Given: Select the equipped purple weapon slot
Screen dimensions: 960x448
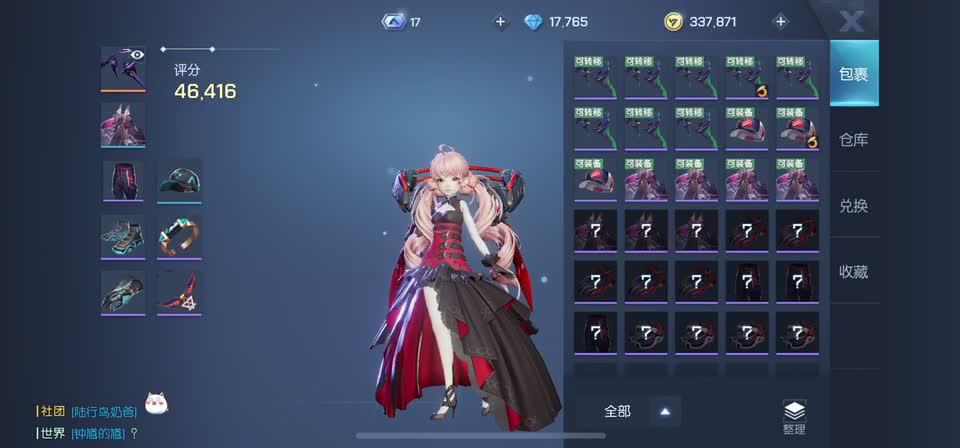Looking at the screenshot, I should pyautogui.click(x=123, y=68).
